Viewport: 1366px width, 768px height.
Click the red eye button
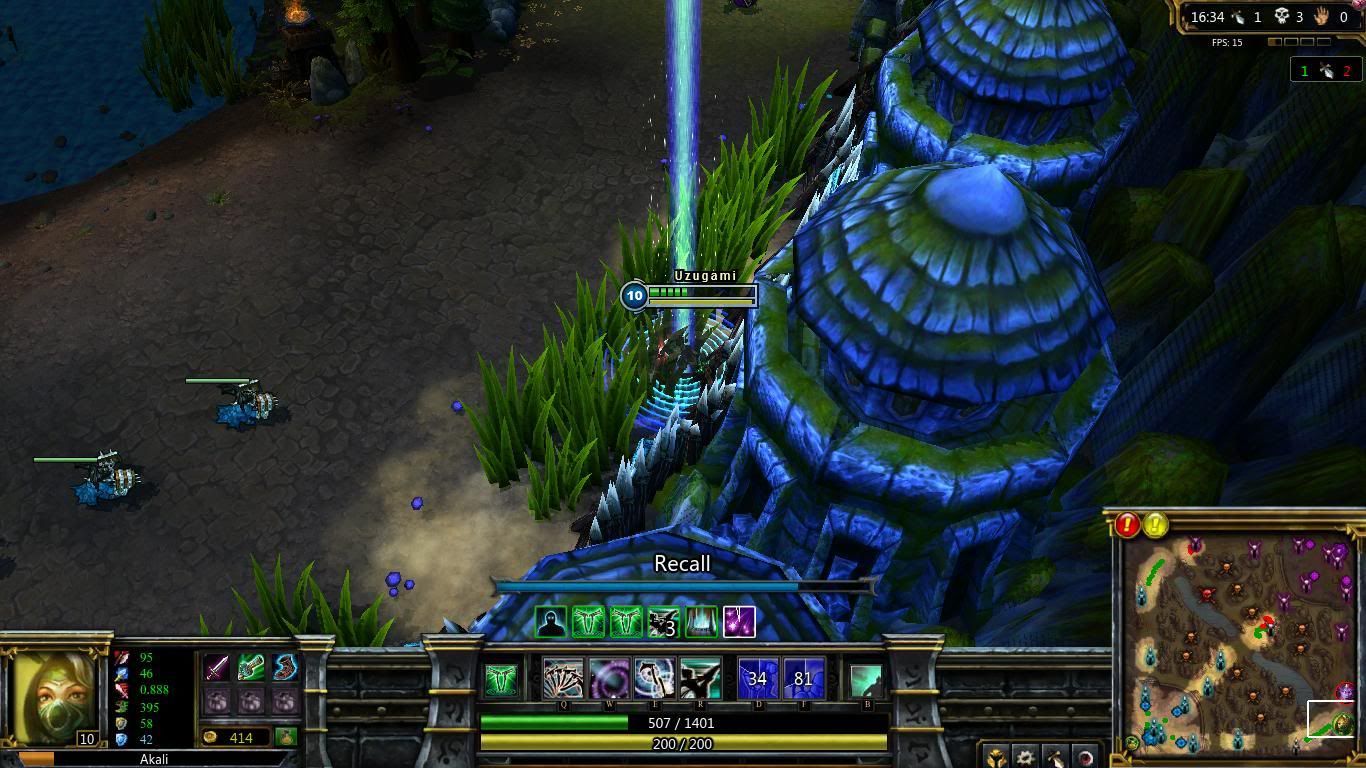(x=1085, y=757)
